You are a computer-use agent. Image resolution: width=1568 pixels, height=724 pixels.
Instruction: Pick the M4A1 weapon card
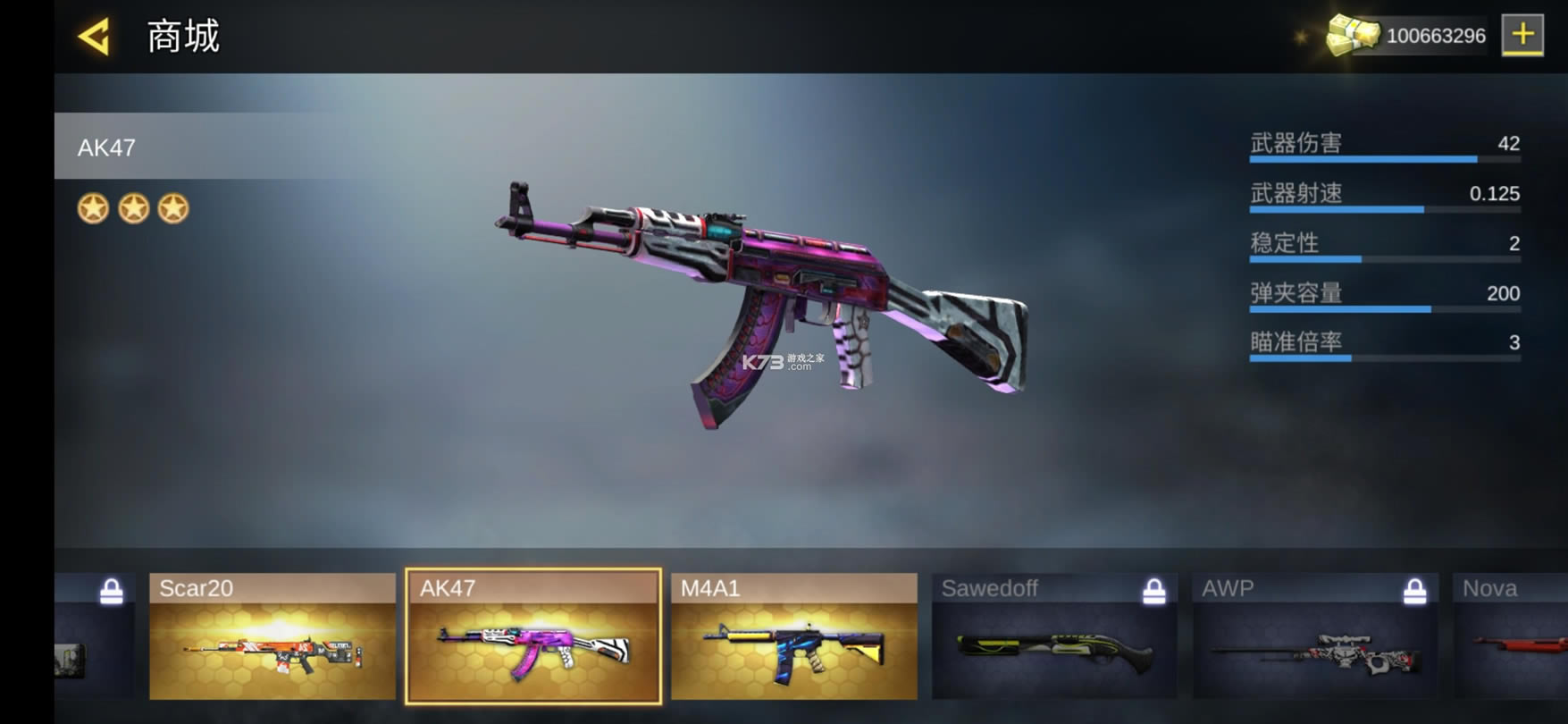point(793,636)
